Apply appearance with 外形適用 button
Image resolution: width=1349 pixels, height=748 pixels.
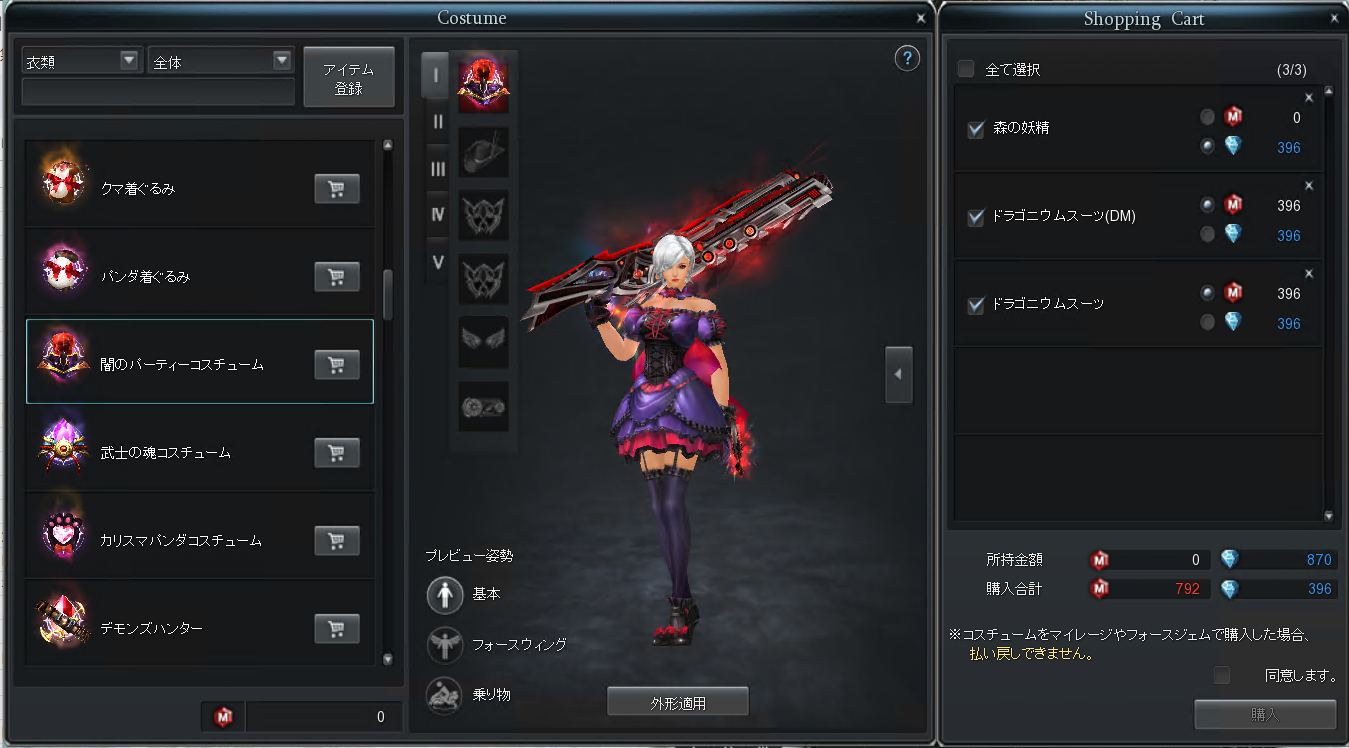click(x=678, y=702)
